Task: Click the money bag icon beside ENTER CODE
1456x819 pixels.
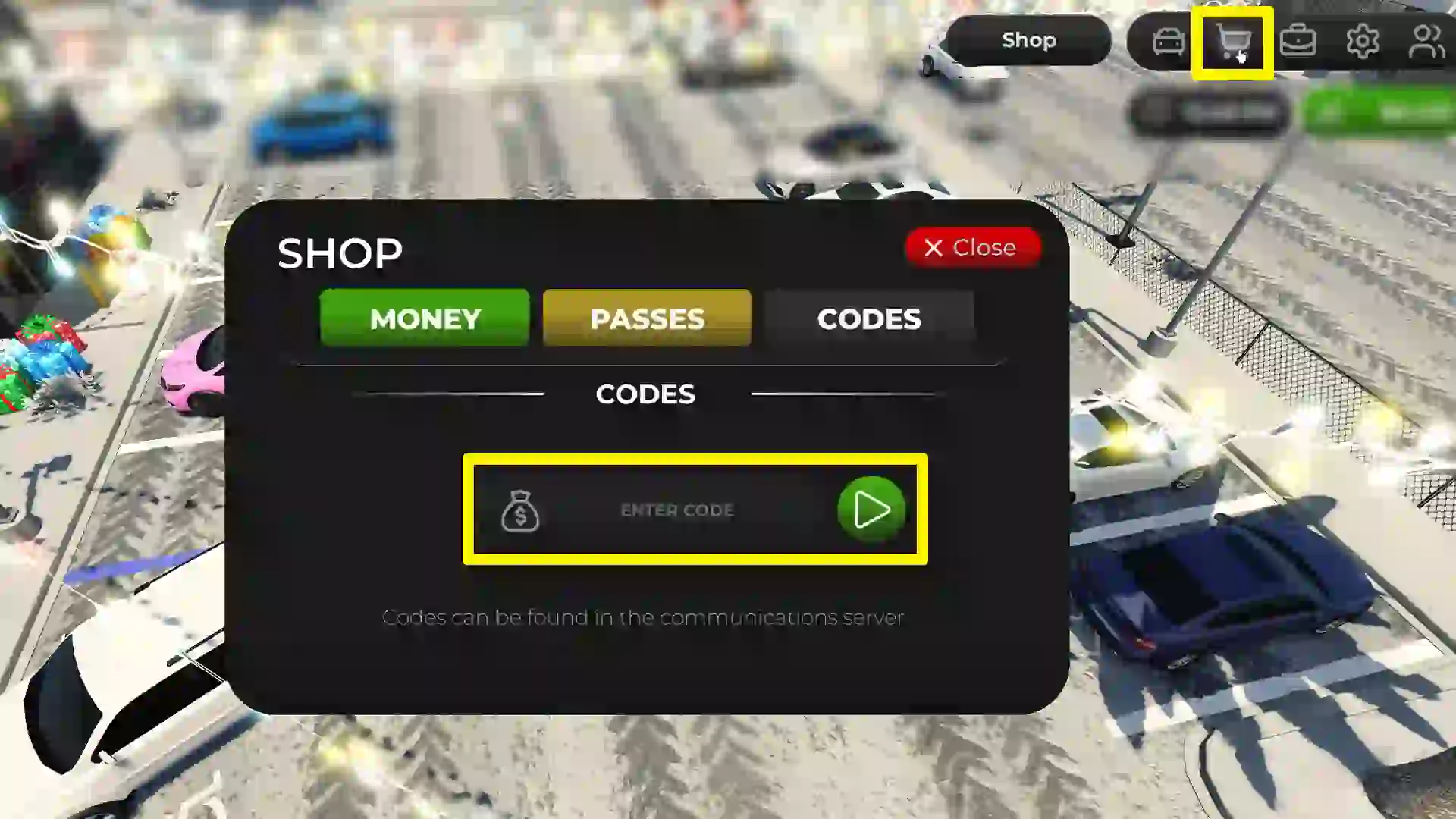Action: tap(521, 512)
